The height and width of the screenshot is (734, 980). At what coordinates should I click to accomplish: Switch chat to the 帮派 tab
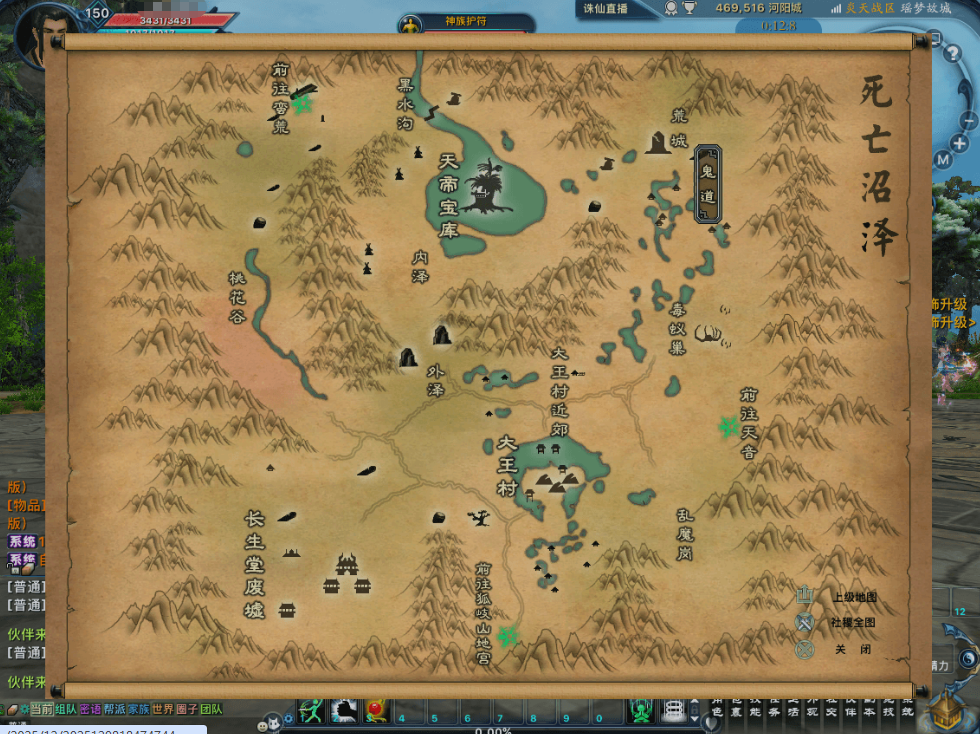[115, 709]
